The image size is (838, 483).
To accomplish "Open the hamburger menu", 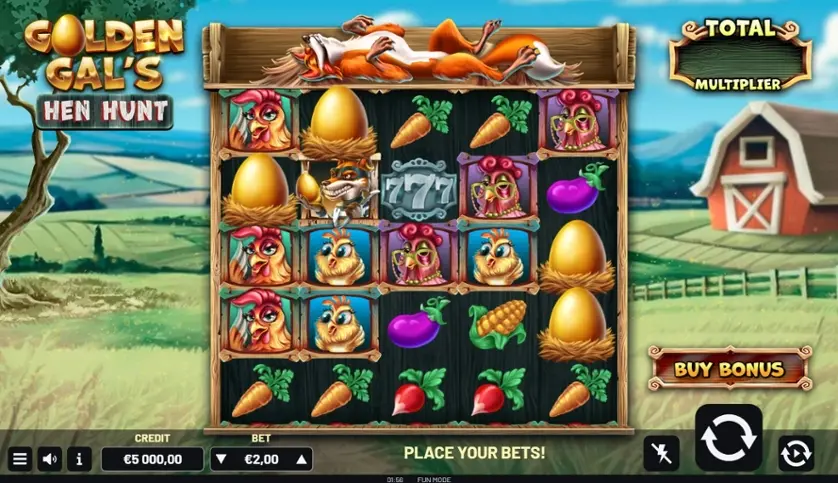I will click(19, 459).
